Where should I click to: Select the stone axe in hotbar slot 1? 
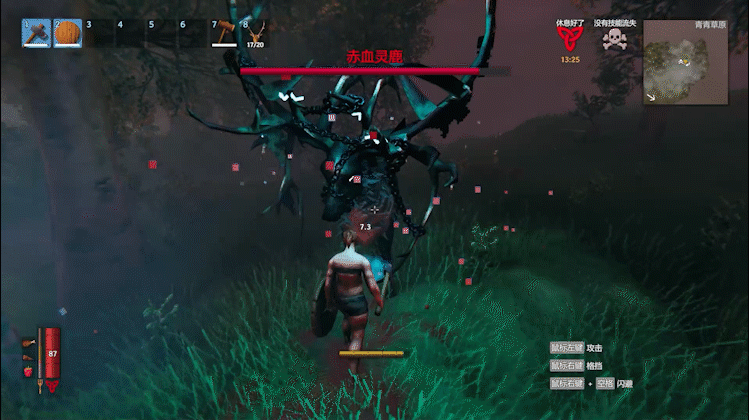pos(36,33)
